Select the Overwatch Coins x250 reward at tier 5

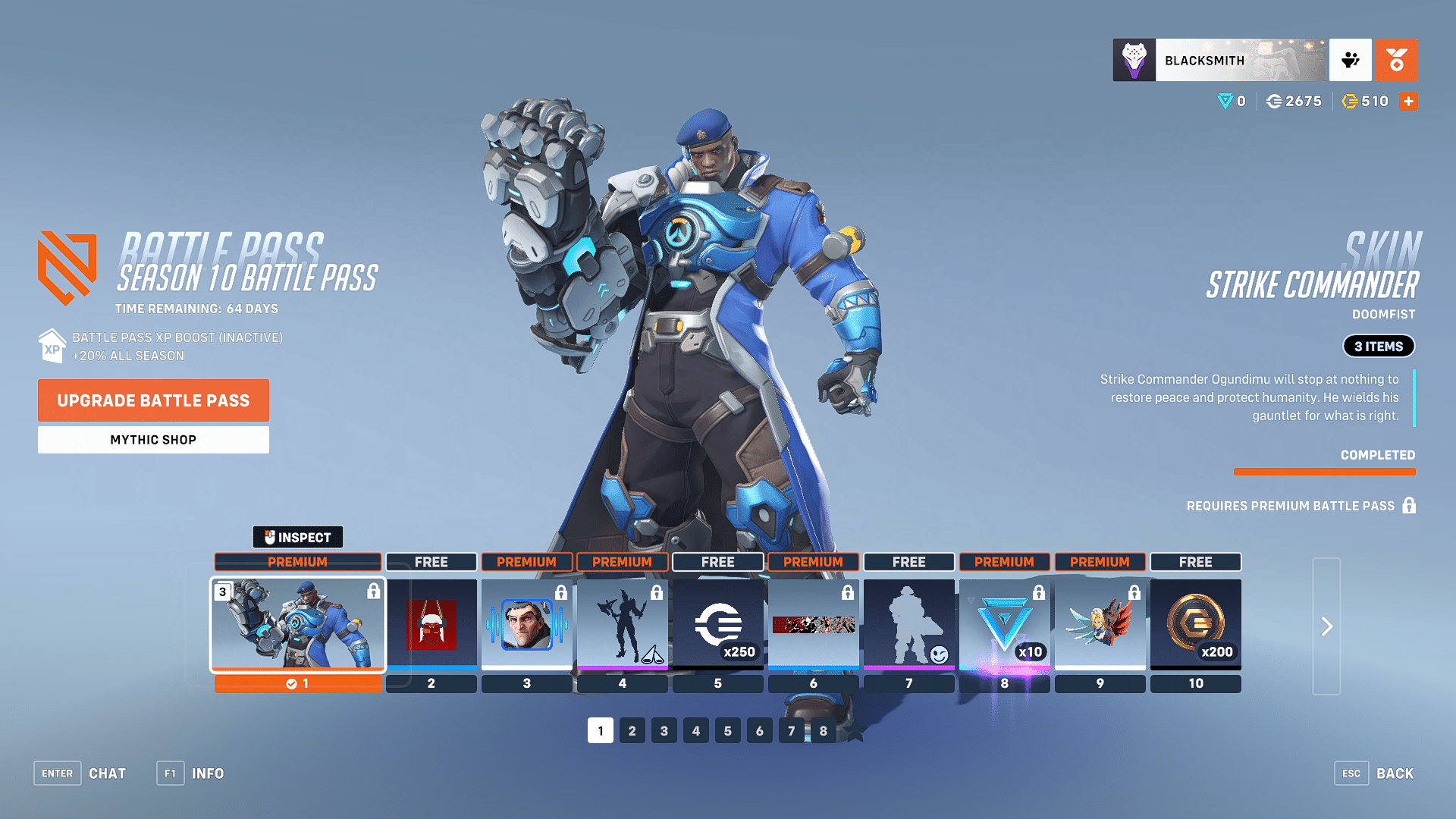[717, 625]
